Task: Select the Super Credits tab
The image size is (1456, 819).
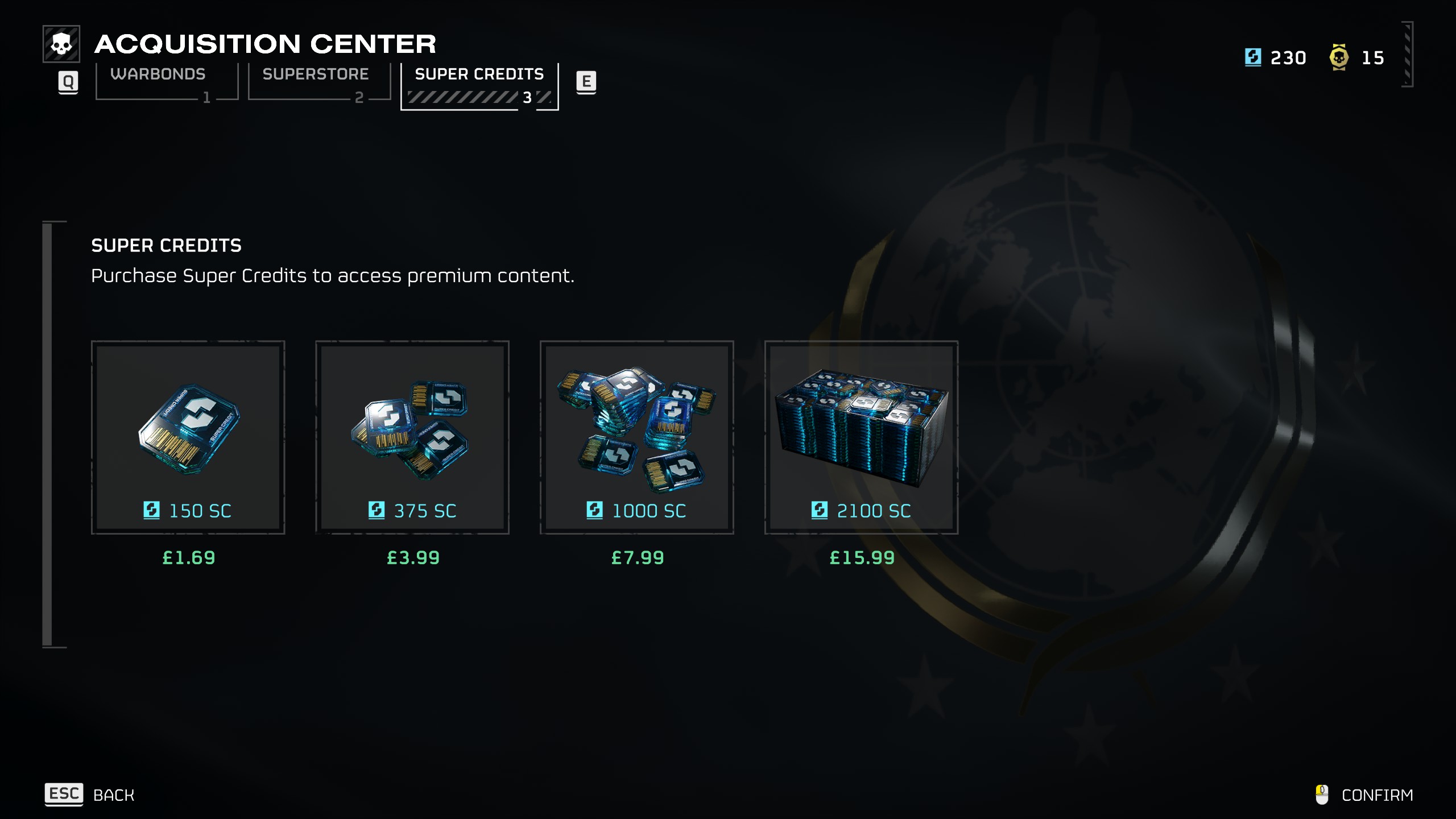Action: click(479, 85)
